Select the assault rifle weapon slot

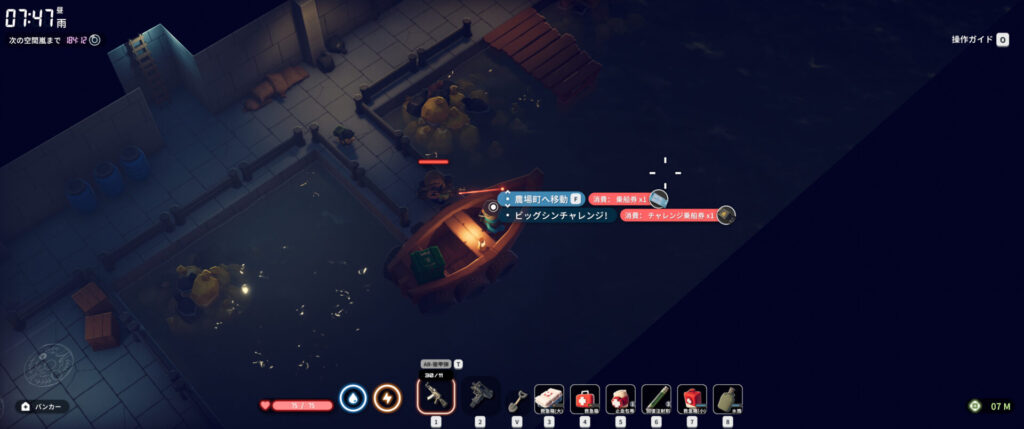tap(435, 398)
